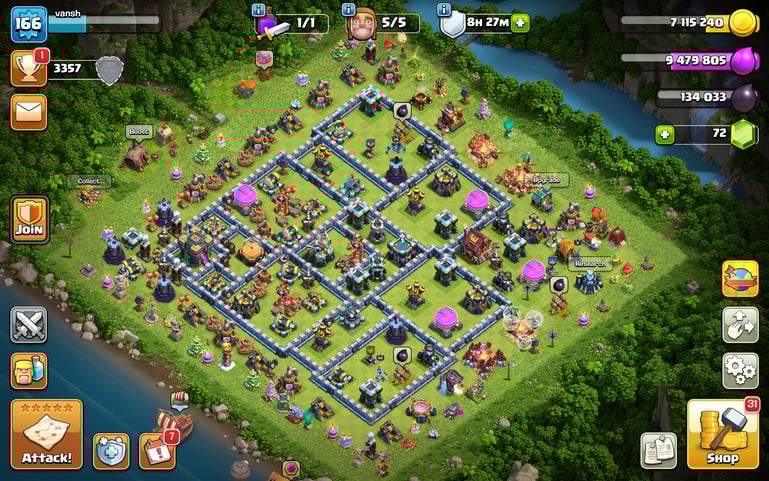
Task: Open the Shop
Action: pyautogui.click(x=722, y=434)
